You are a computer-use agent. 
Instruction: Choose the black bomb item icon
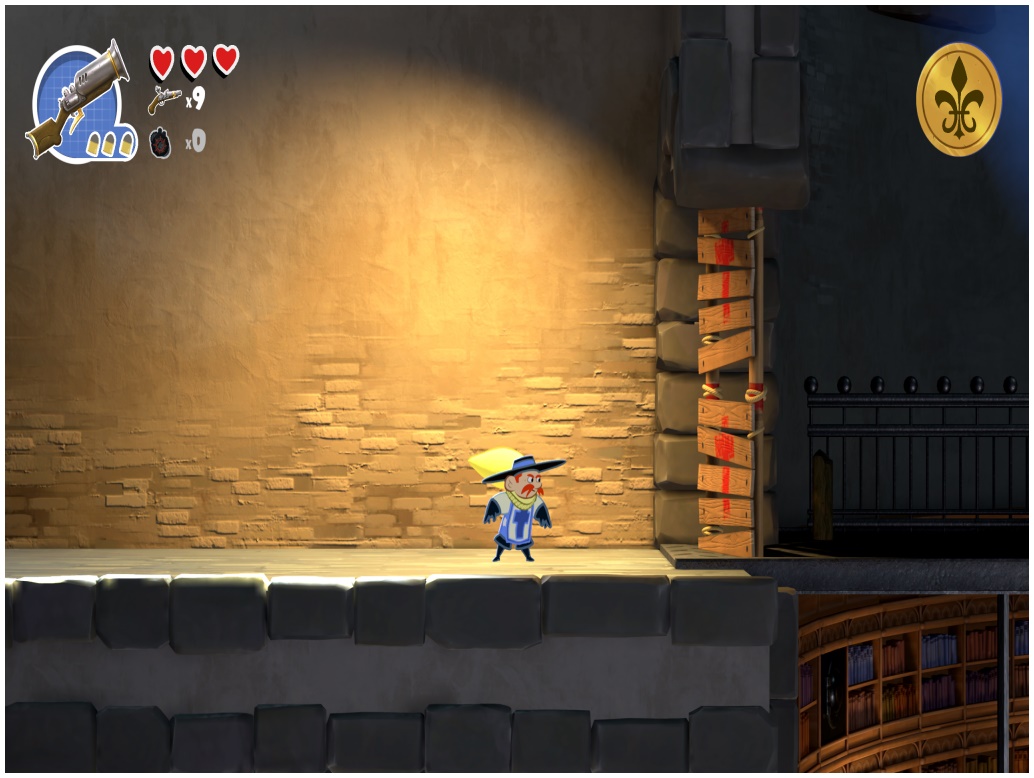[161, 143]
